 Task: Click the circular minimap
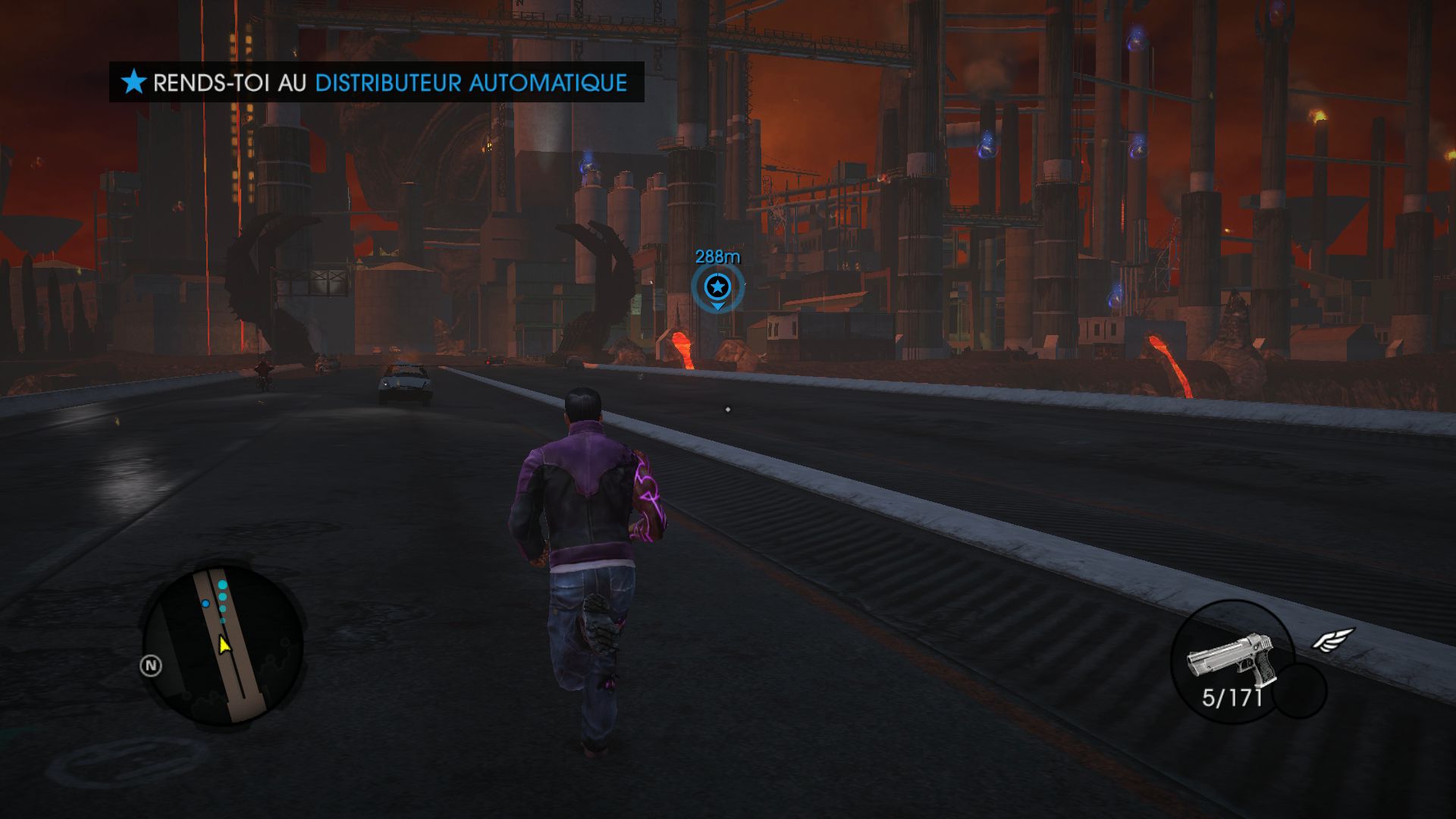pos(224,644)
